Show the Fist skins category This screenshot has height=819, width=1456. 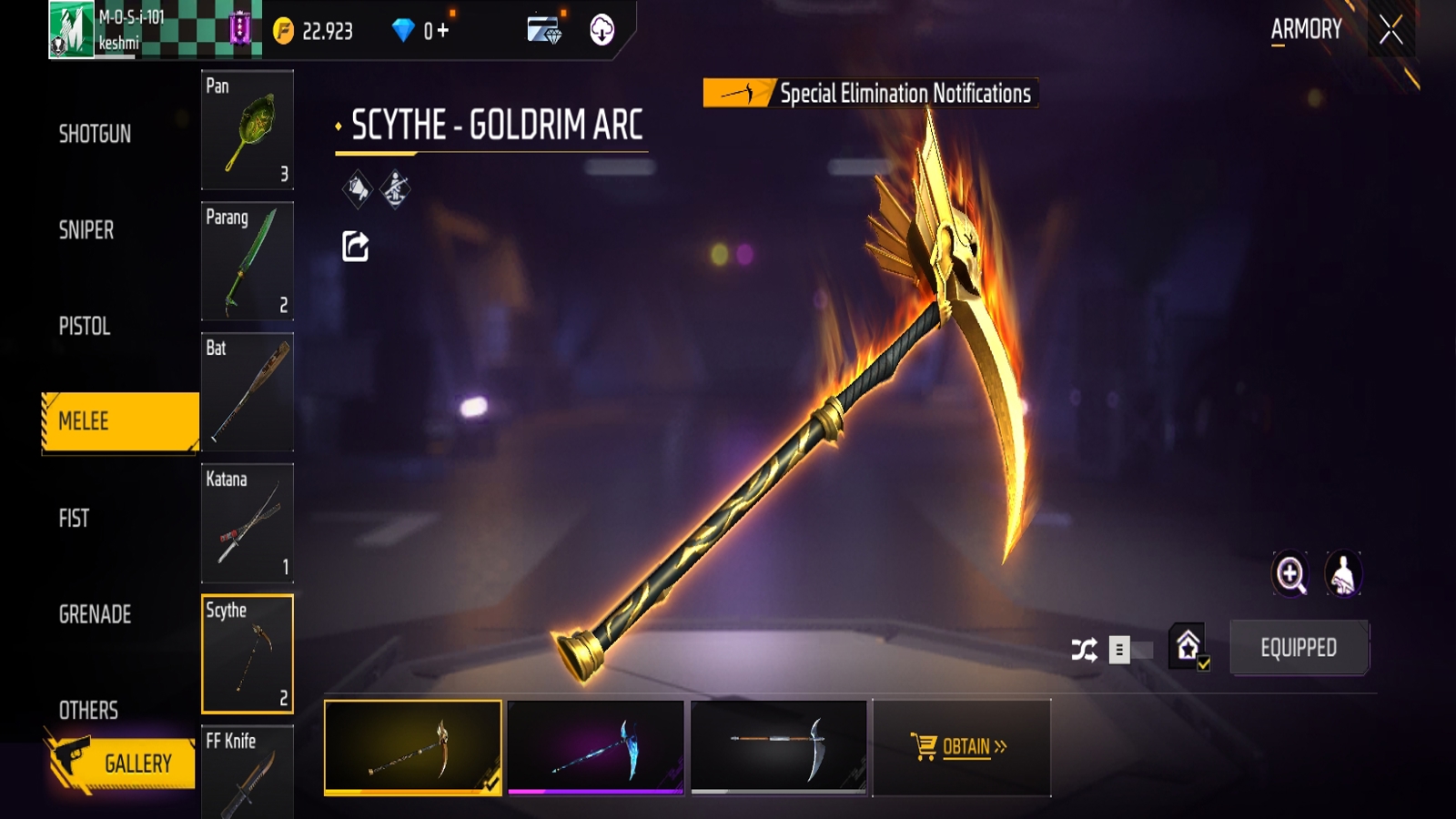(x=75, y=519)
